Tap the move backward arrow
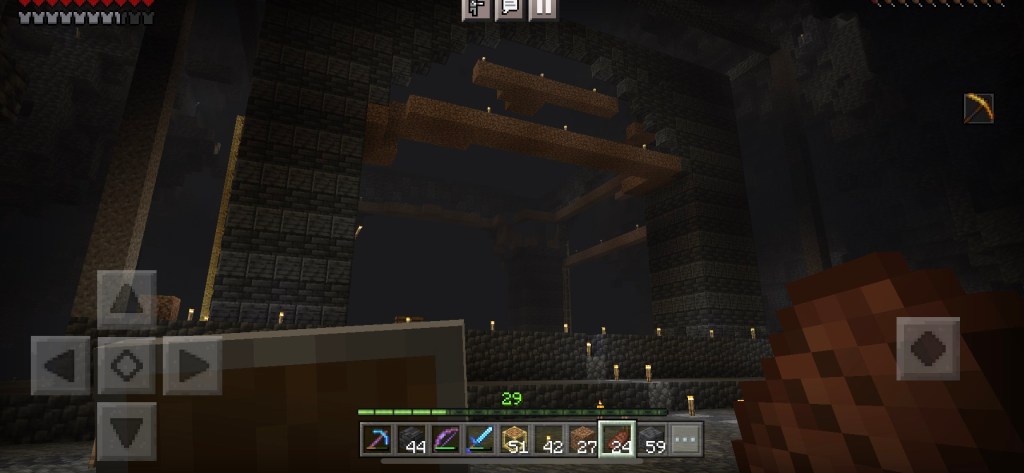This screenshot has width=1024, height=473. point(127,431)
